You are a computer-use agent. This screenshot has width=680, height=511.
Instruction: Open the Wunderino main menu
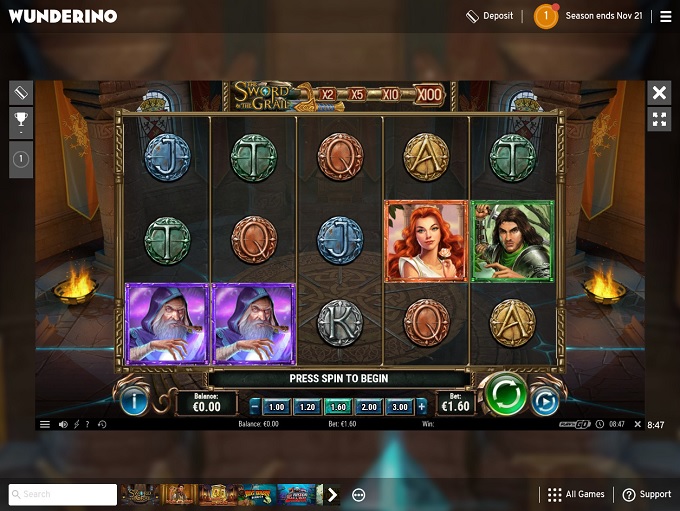coord(665,16)
